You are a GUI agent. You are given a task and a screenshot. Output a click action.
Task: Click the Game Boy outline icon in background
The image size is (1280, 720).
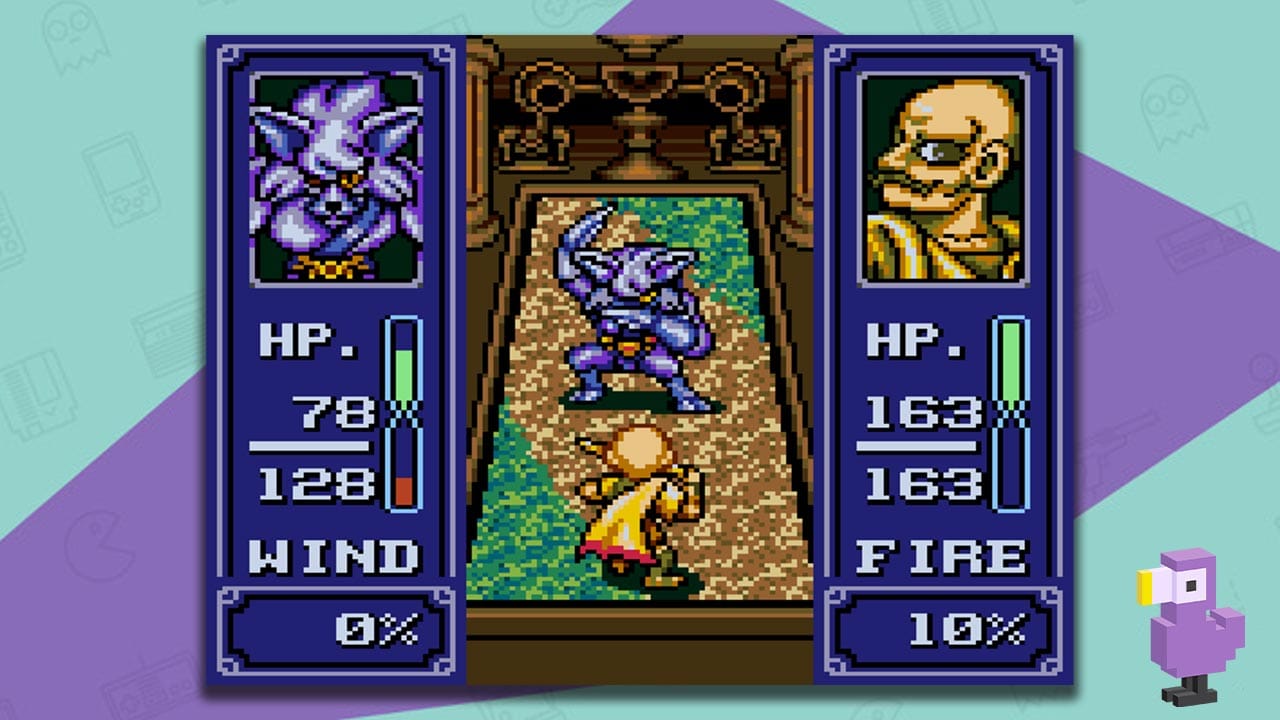[x=120, y=180]
